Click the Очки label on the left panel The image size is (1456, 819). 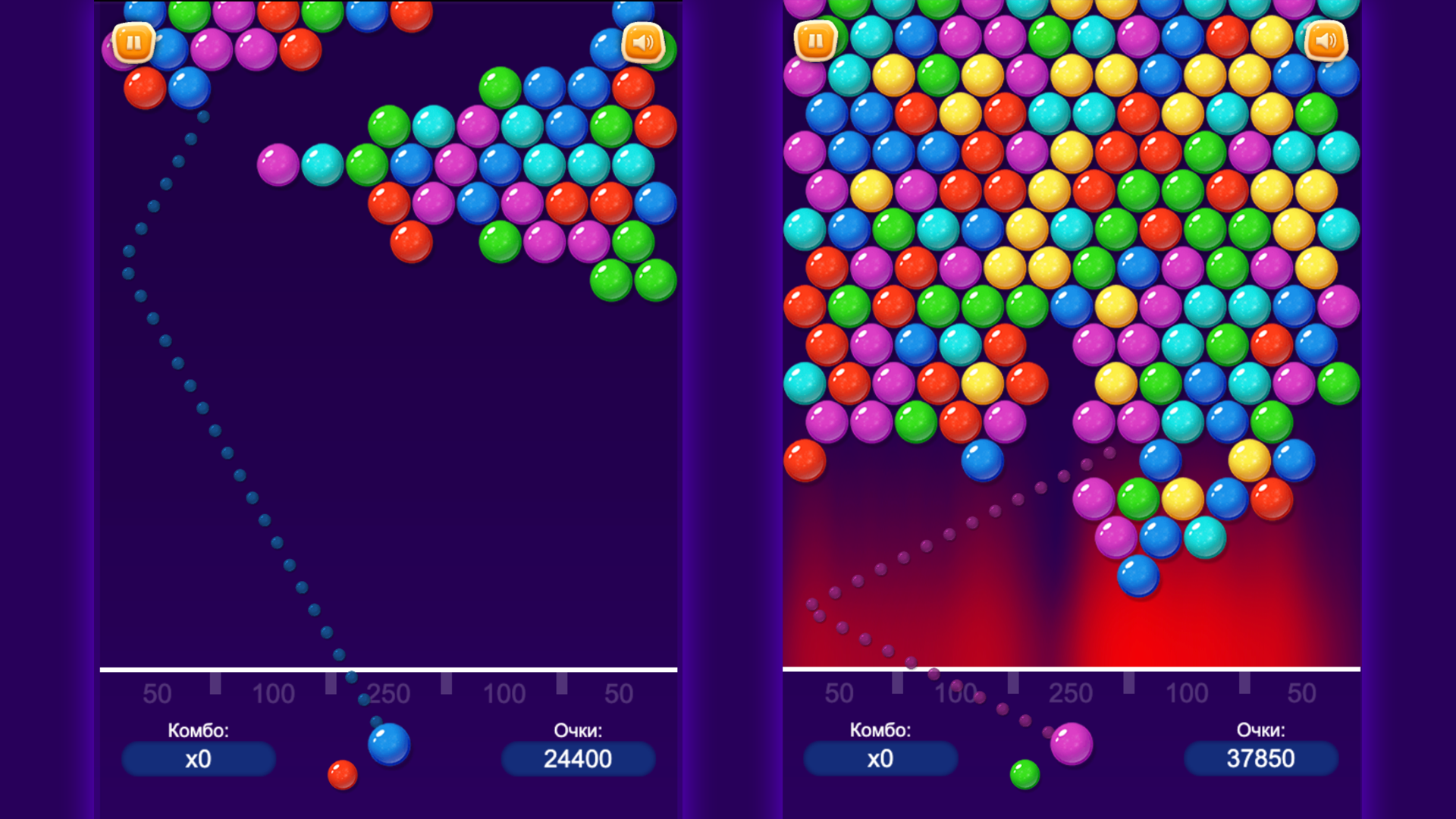click(578, 730)
